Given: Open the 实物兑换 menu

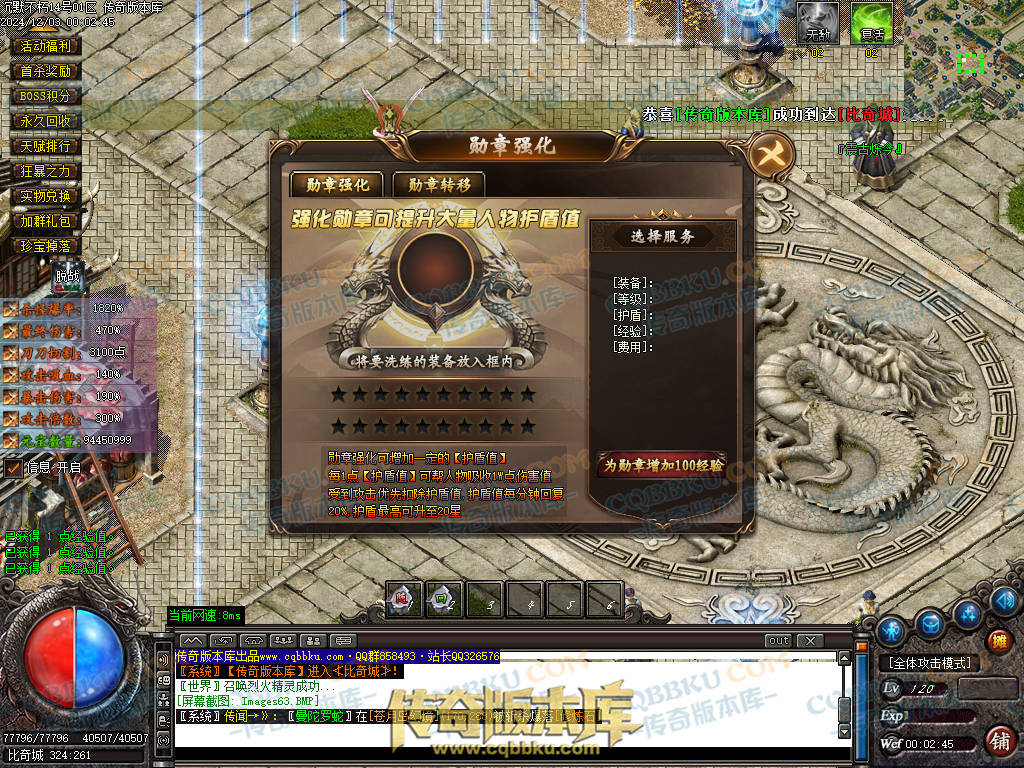Looking at the screenshot, I should pos(45,196).
